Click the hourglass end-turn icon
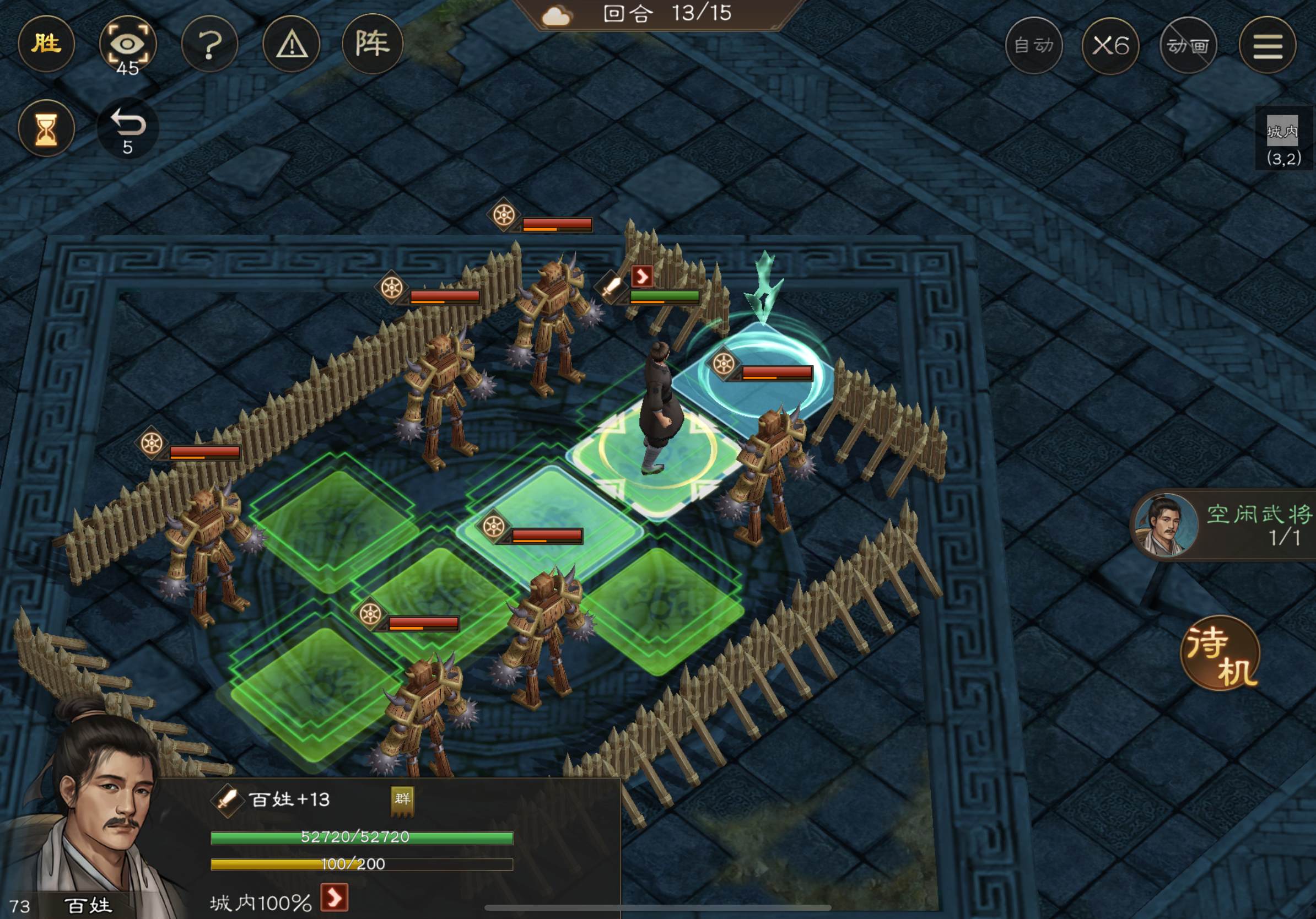The width and height of the screenshot is (1316, 919). (46, 128)
